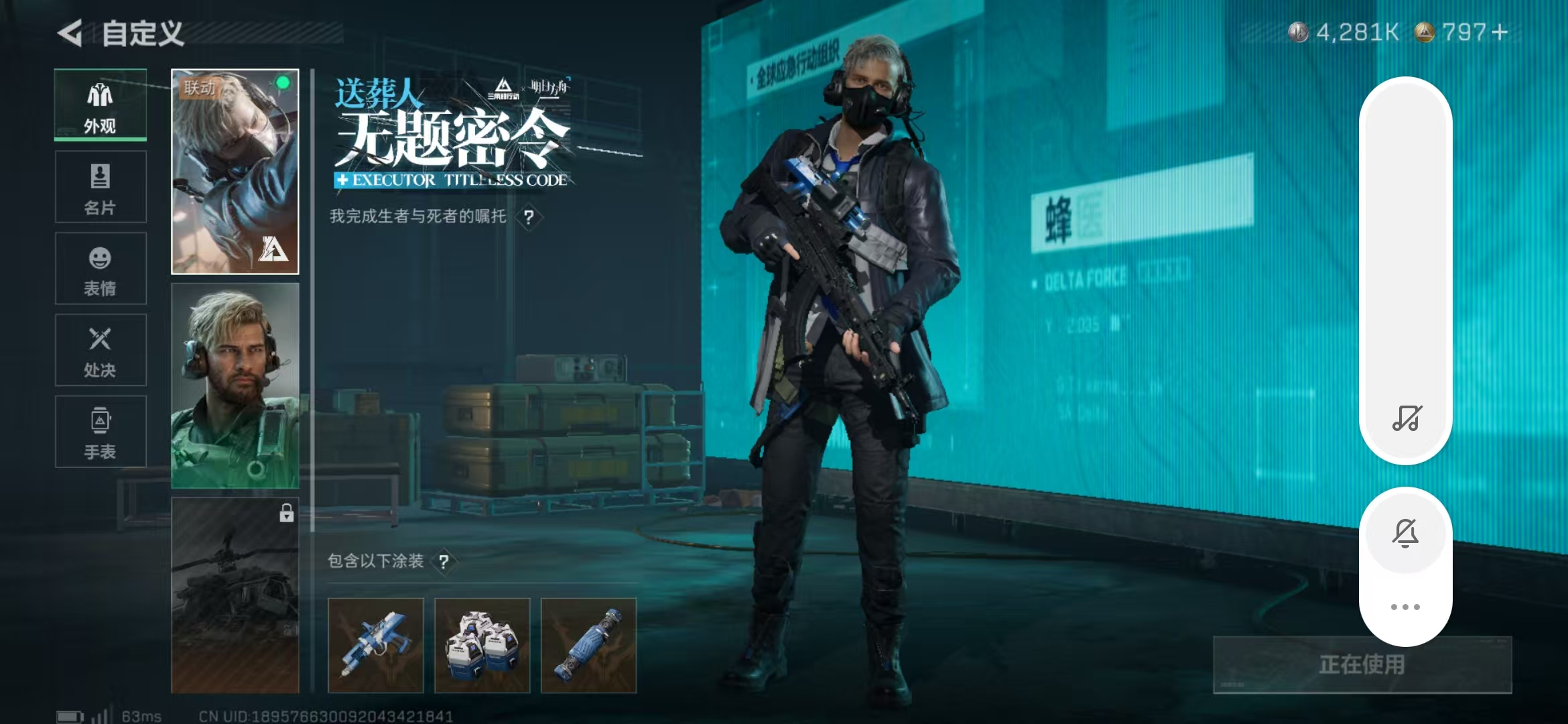The width and height of the screenshot is (1568, 724).
Task: Select the 表情 (Emote) sidebar icon
Action: pyautogui.click(x=99, y=268)
